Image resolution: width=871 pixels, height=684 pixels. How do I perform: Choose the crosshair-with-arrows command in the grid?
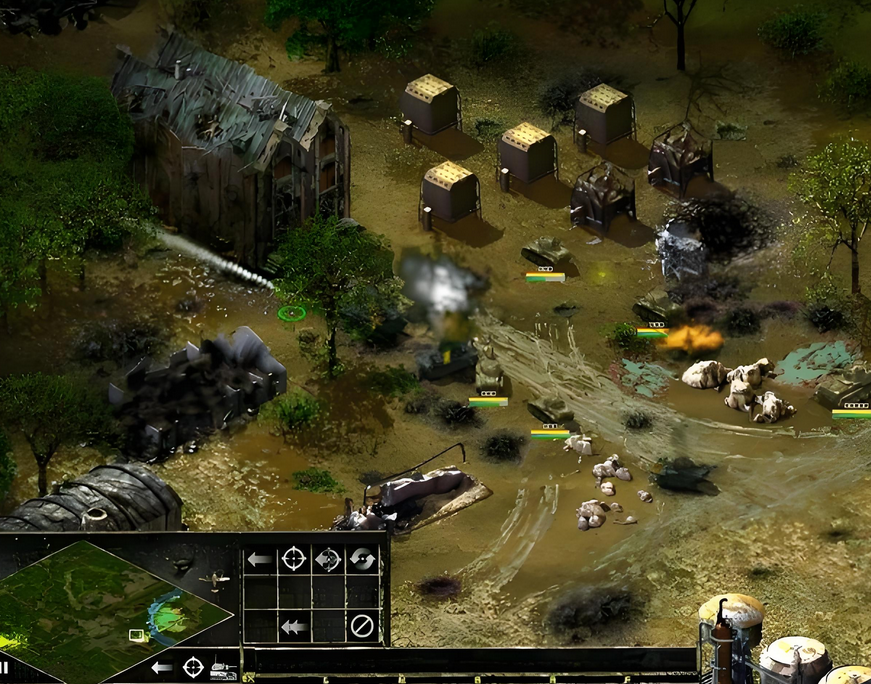(x=328, y=559)
